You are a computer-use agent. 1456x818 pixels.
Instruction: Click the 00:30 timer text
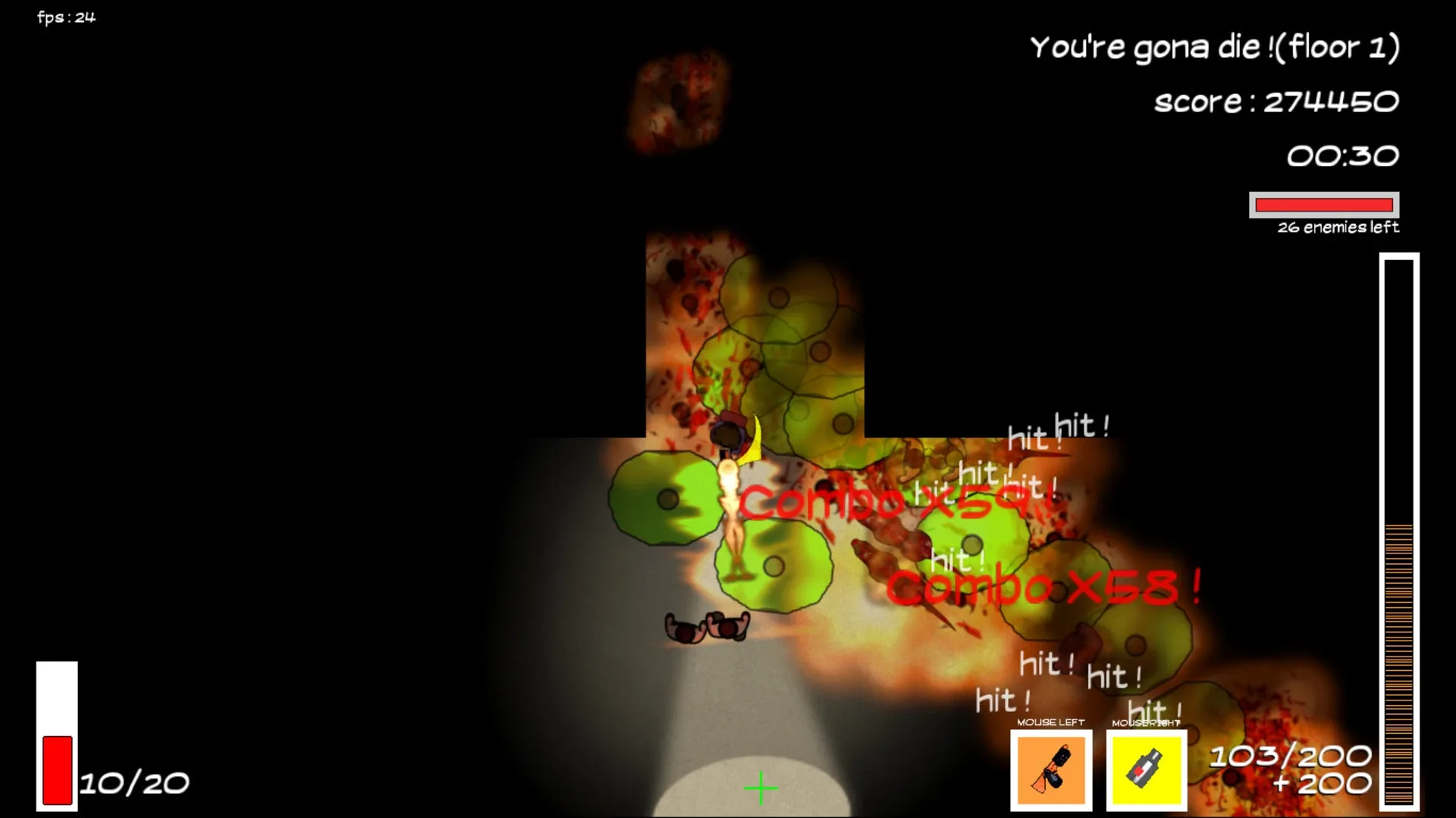[x=1342, y=155]
